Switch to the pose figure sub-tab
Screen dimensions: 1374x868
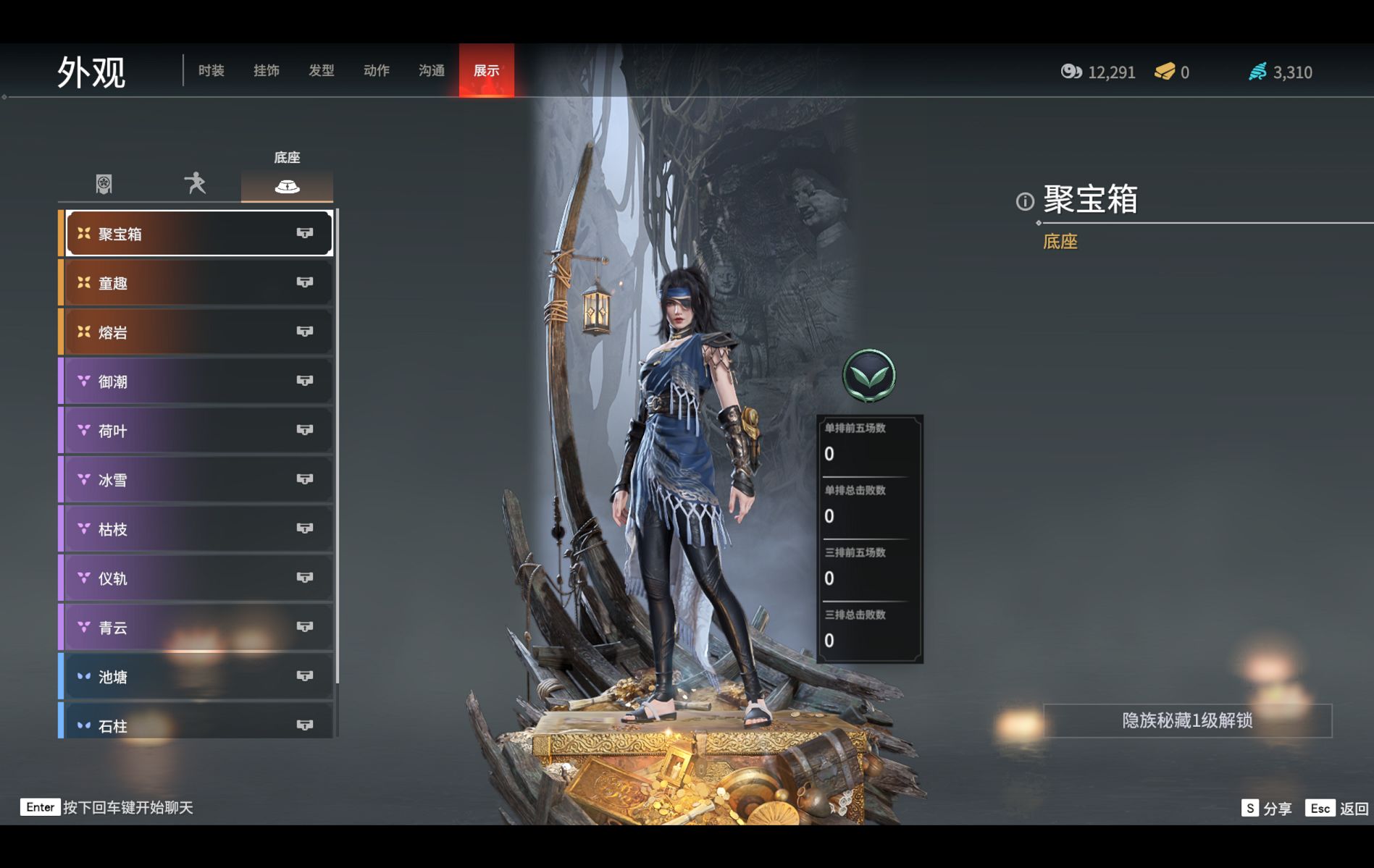(x=195, y=184)
